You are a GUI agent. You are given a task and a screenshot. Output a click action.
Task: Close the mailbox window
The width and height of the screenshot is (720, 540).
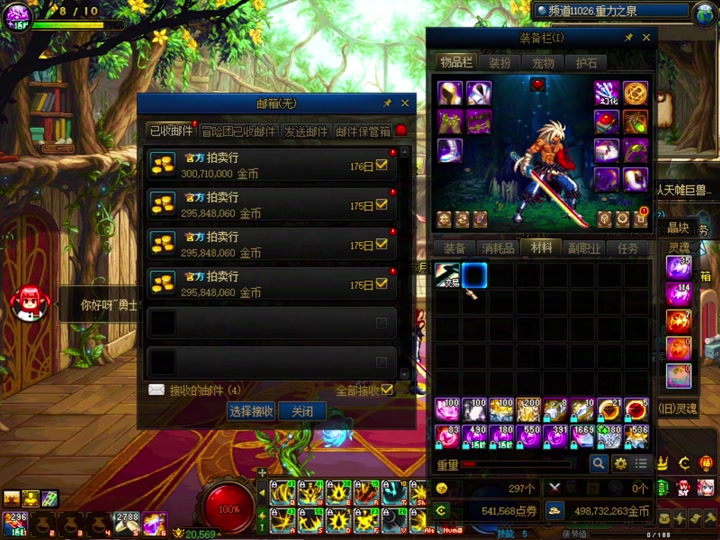click(405, 103)
